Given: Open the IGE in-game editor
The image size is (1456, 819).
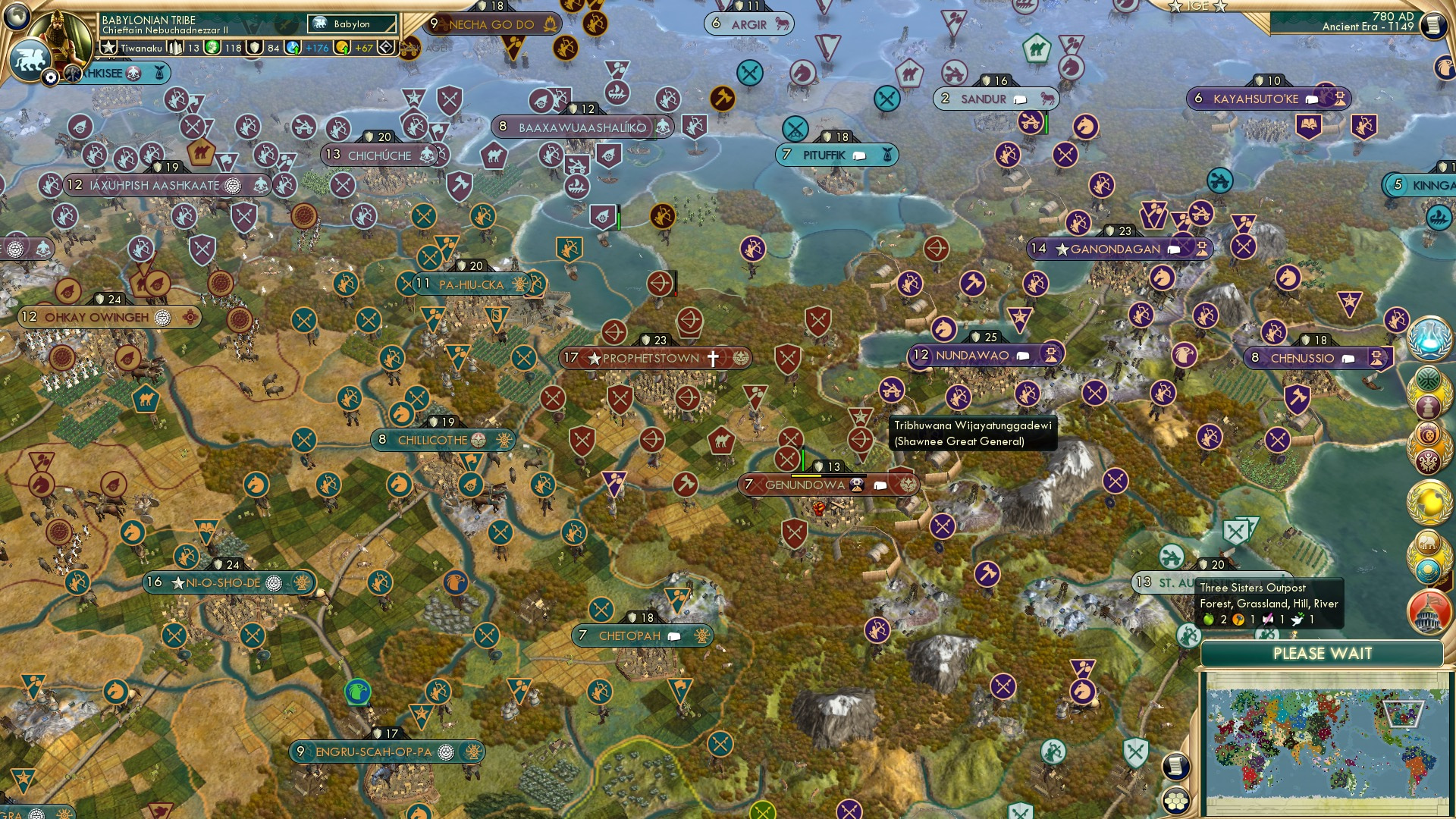Looking at the screenshot, I should 1197,6.
